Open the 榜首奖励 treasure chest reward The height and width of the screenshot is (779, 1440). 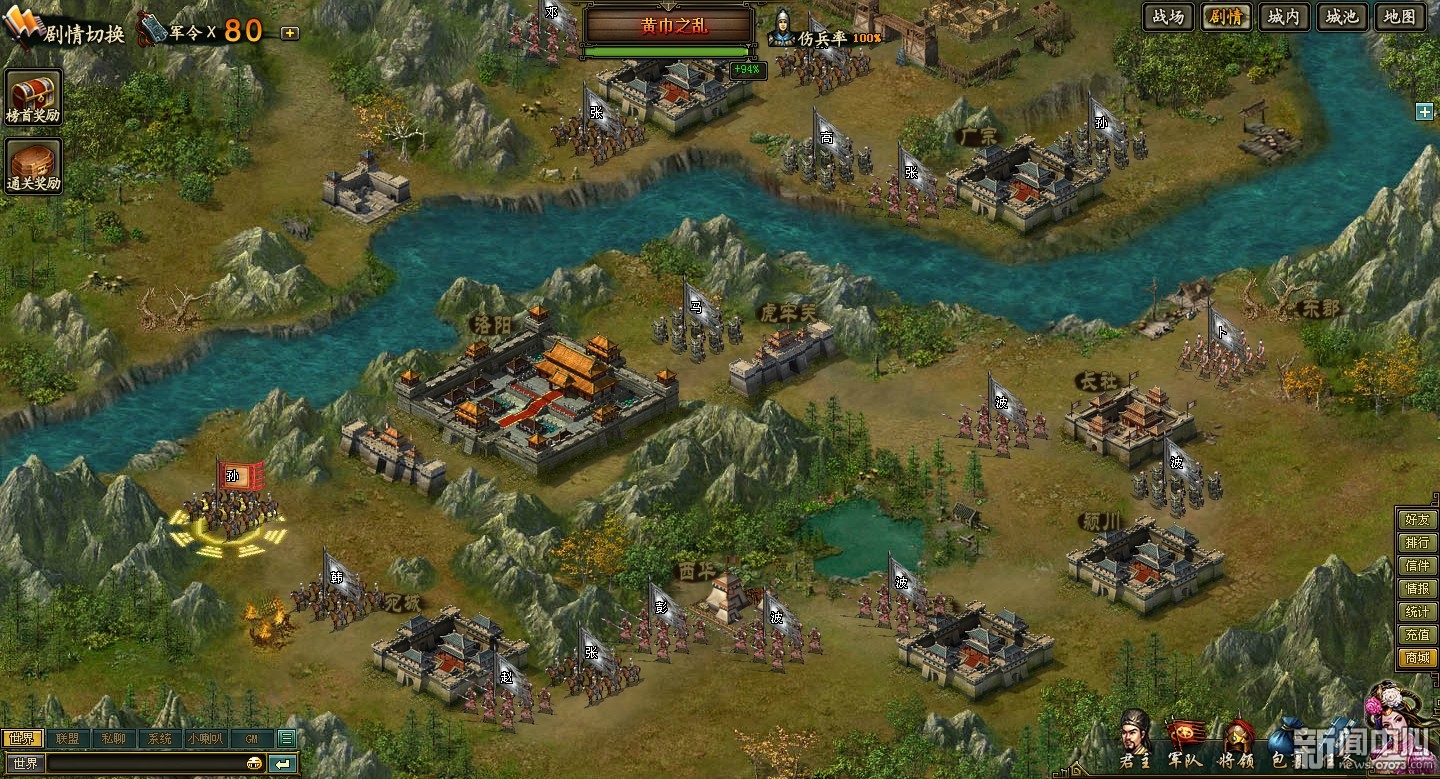(x=34, y=98)
